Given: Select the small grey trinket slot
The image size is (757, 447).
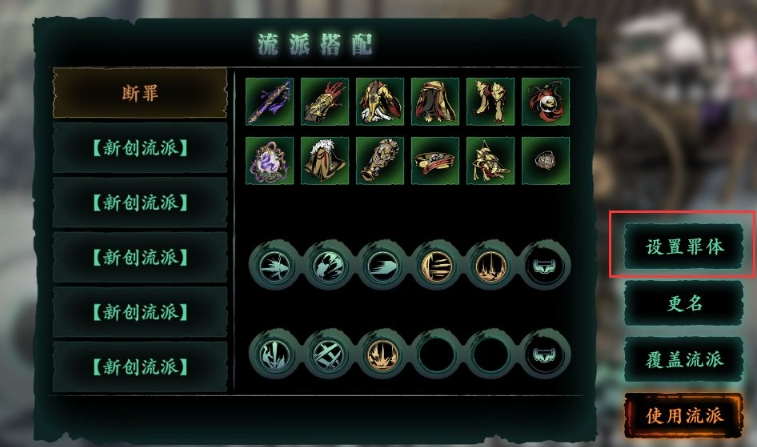Looking at the screenshot, I should point(545,161).
